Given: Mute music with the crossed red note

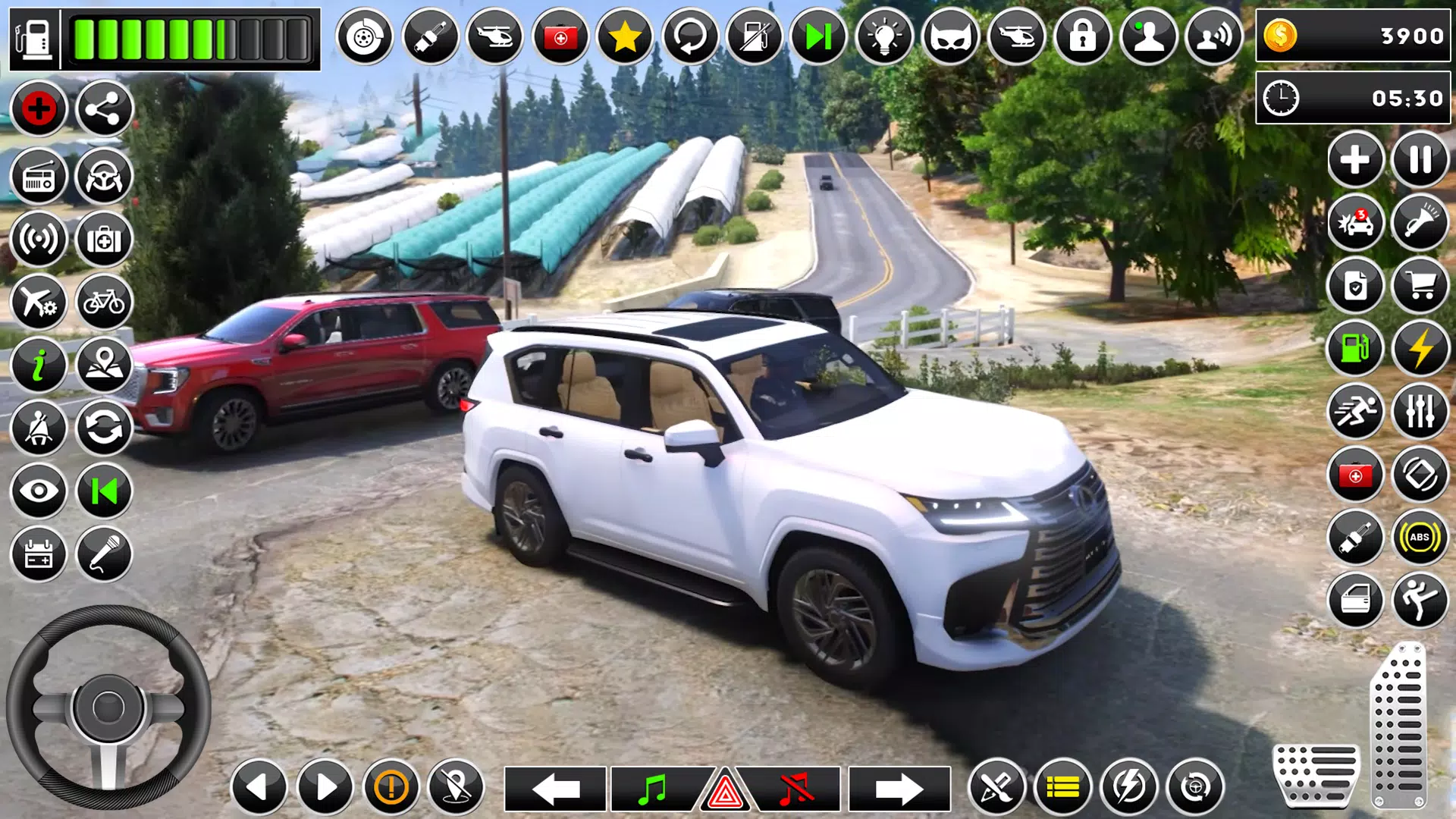Looking at the screenshot, I should tap(795, 789).
